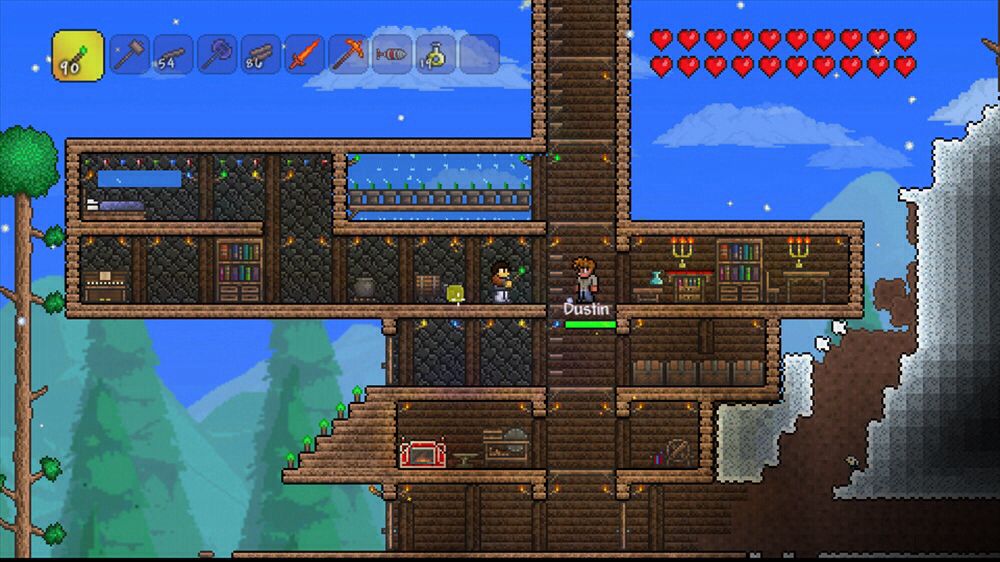Equip the orange pickaxe

[348, 54]
